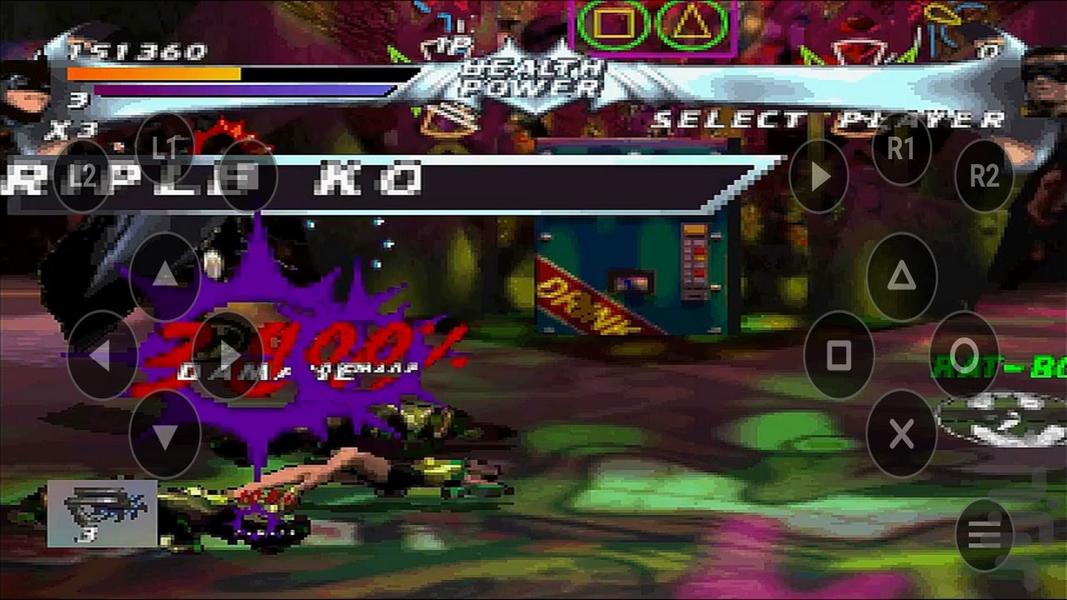The height and width of the screenshot is (600, 1067).
Task: Tap the D-pad right arrow
Action: (x=228, y=355)
